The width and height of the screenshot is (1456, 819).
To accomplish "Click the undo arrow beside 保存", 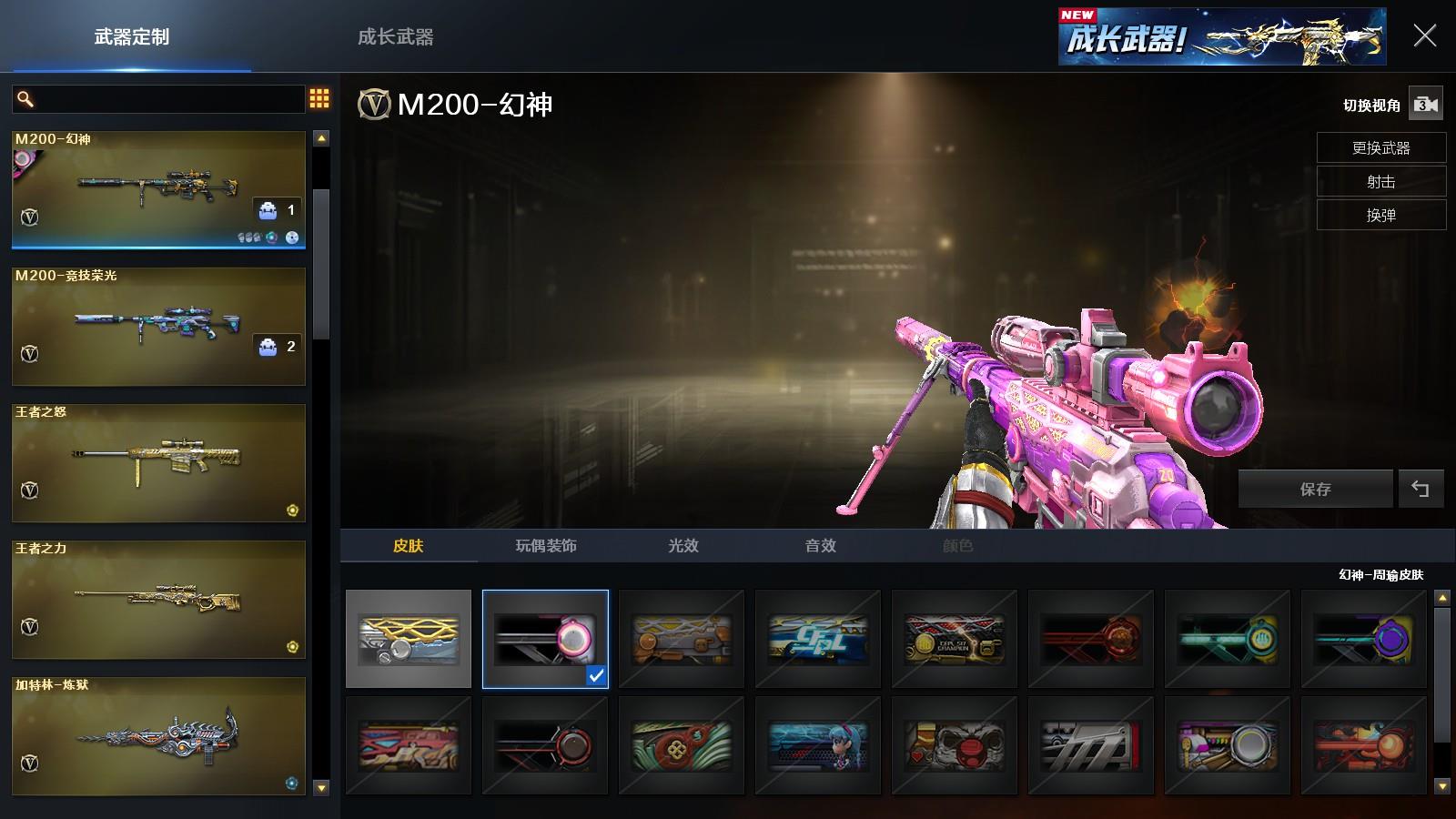I will pyautogui.click(x=1421, y=489).
